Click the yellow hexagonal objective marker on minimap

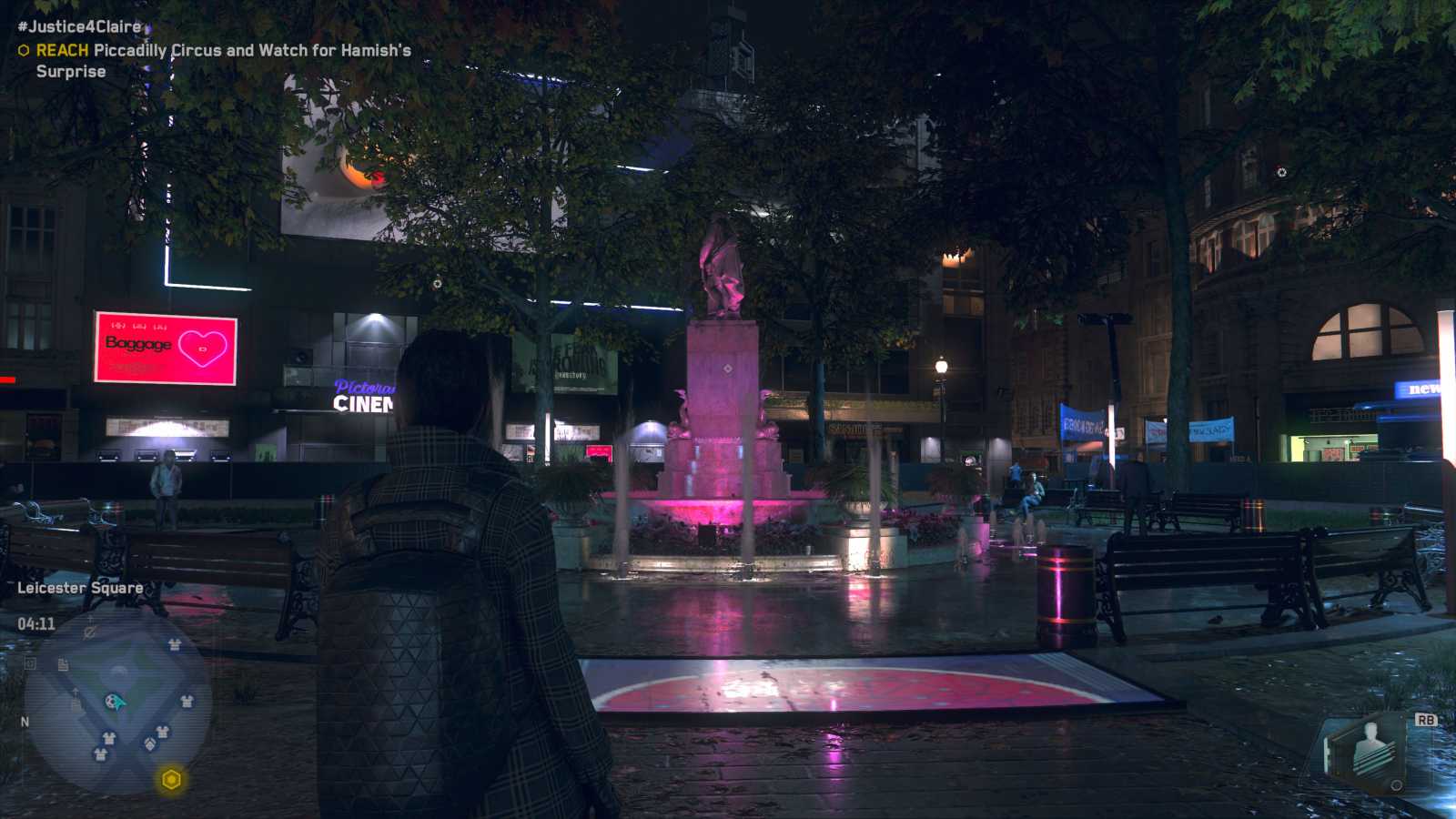click(x=171, y=779)
